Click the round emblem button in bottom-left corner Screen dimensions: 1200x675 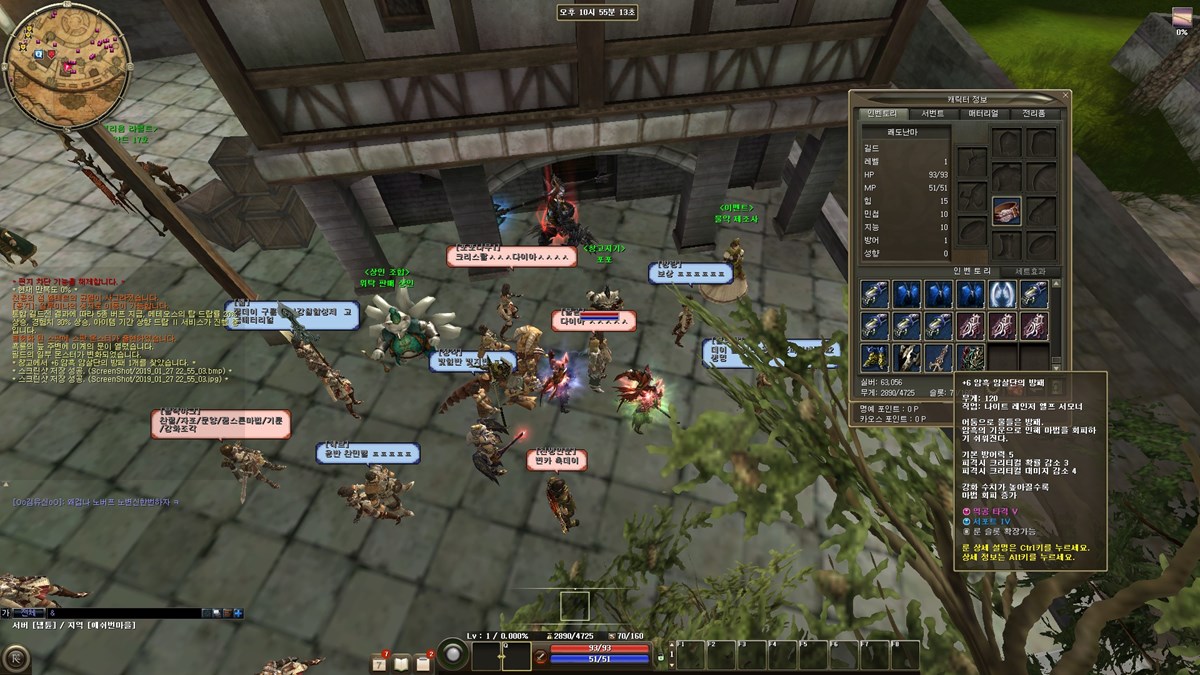(x=16, y=657)
